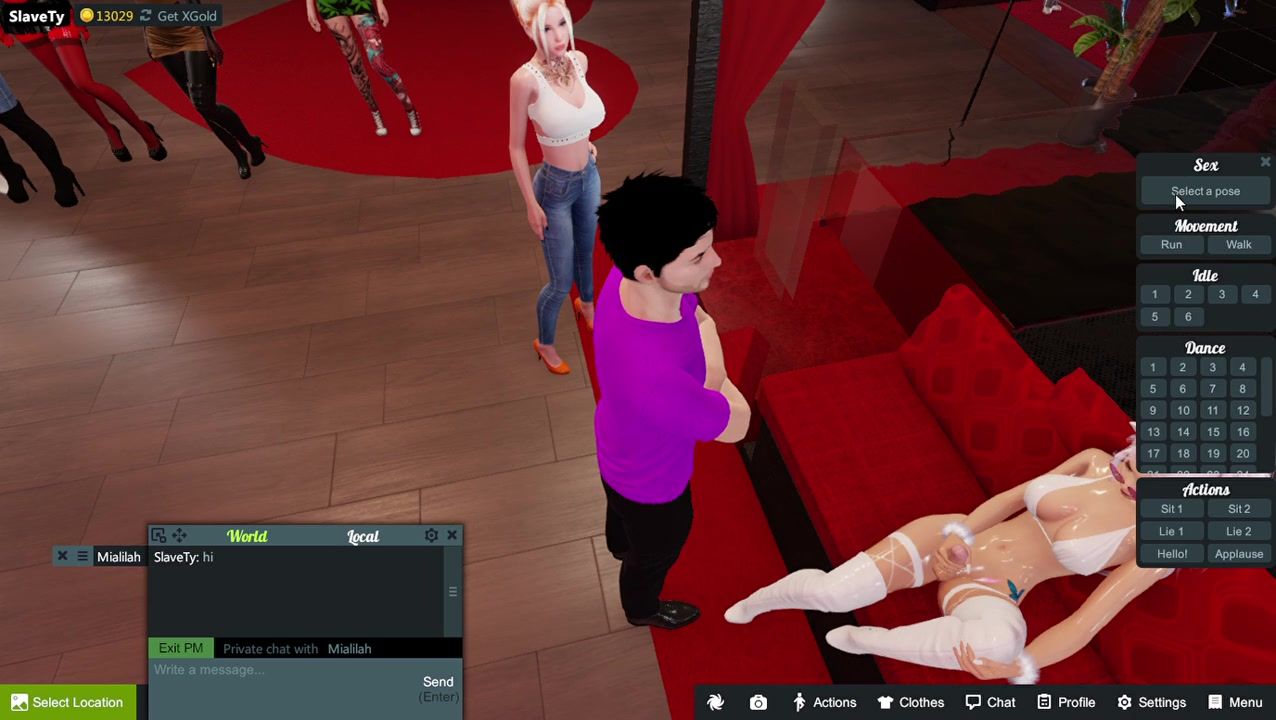Click the Get XGold button

pyautogui.click(x=178, y=16)
